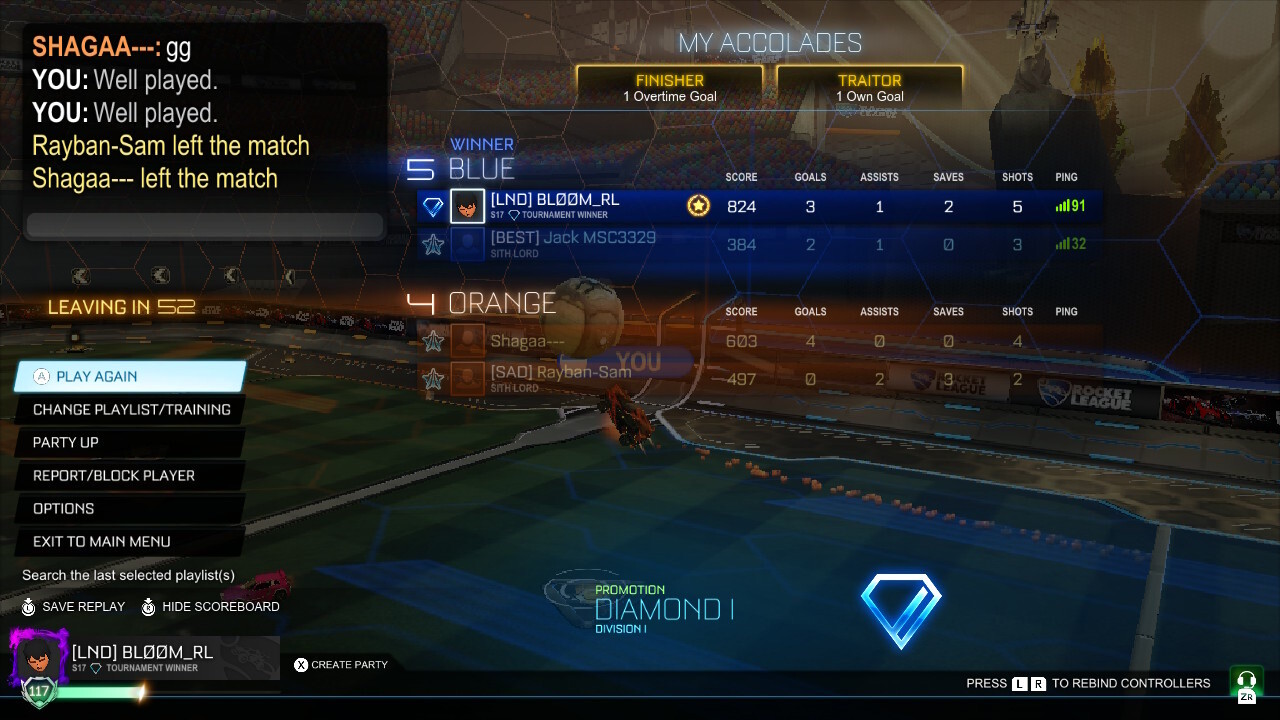Click the Diamond I rank emblem
Screen dimensions: 1280x720
click(x=900, y=610)
